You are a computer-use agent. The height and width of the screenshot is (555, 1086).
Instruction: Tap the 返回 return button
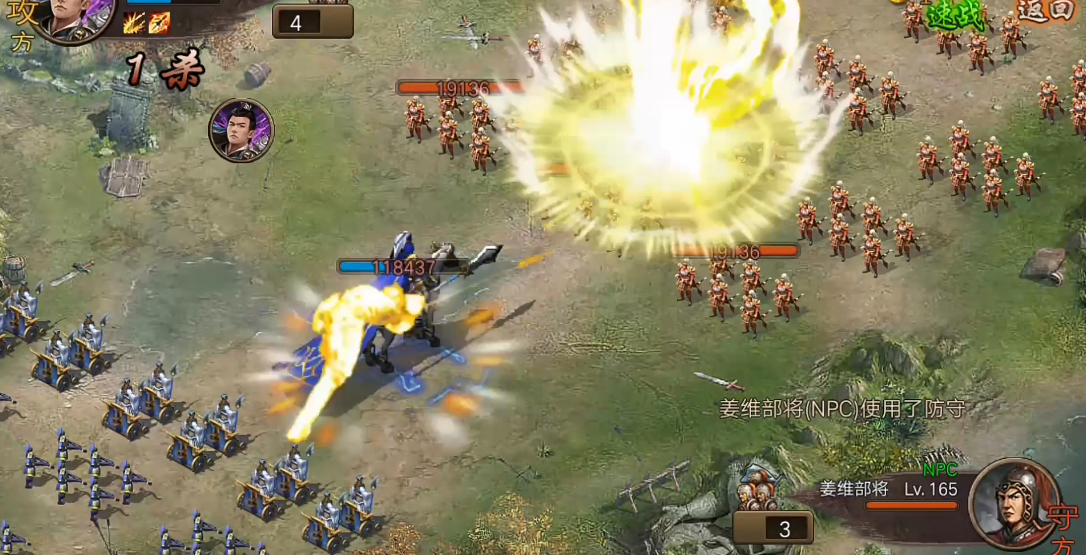click(x=1045, y=11)
